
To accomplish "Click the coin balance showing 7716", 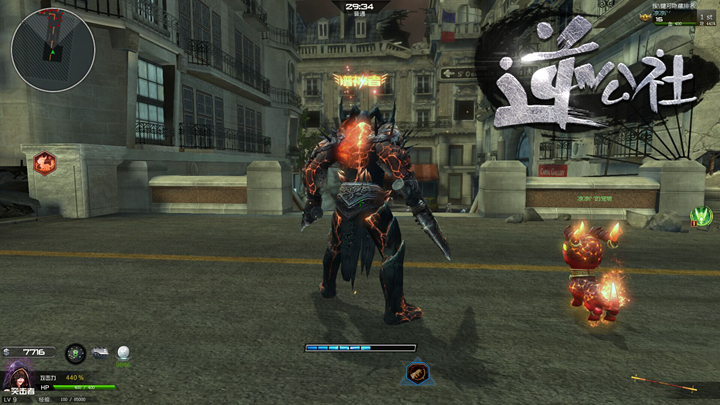I will pyautogui.click(x=29, y=353).
